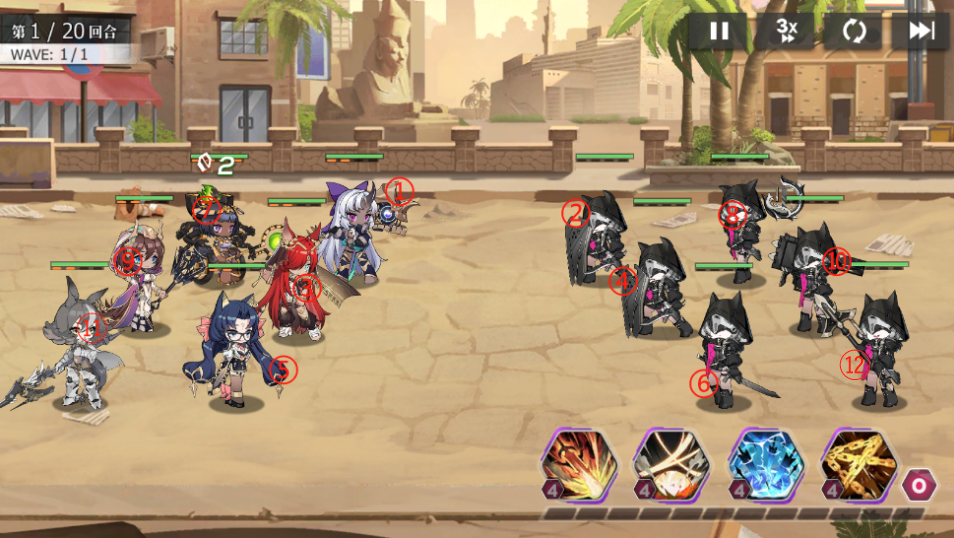Pause the battle
Viewport: 954px width, 538px height.
tap(719, 31)
